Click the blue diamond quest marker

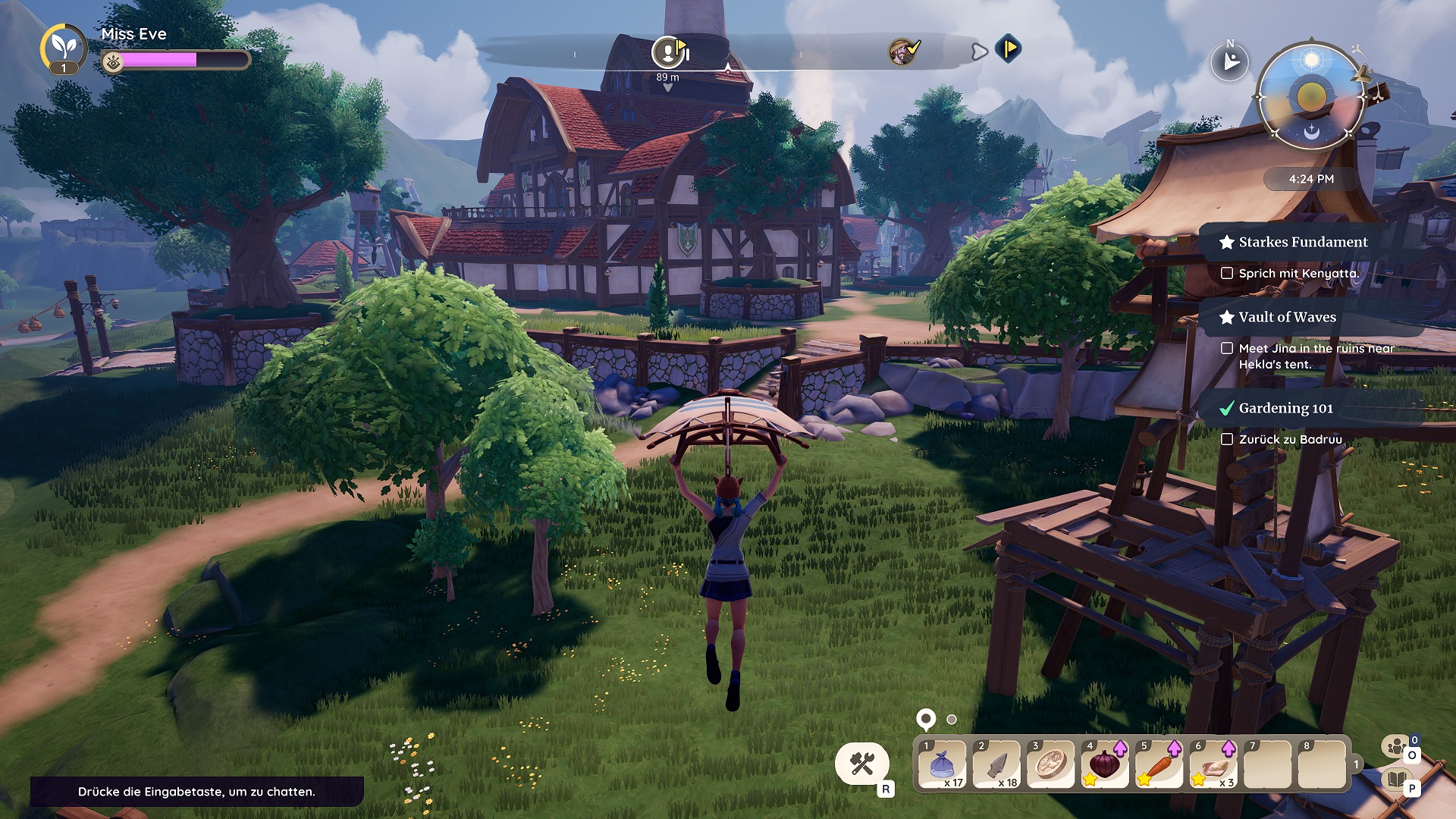1008,49
